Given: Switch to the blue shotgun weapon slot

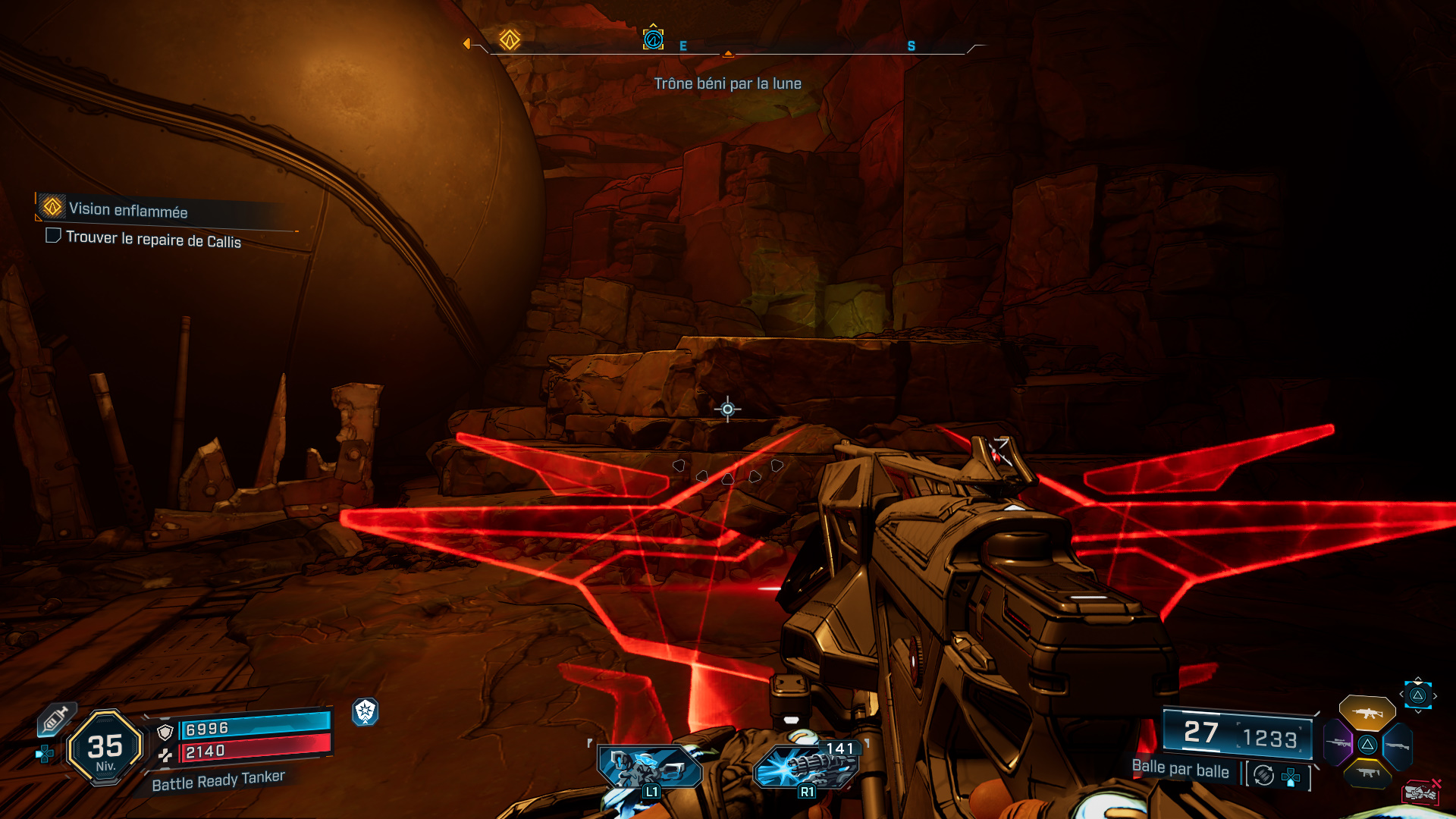Looking at the screenshot, I should coord(1398,746).
